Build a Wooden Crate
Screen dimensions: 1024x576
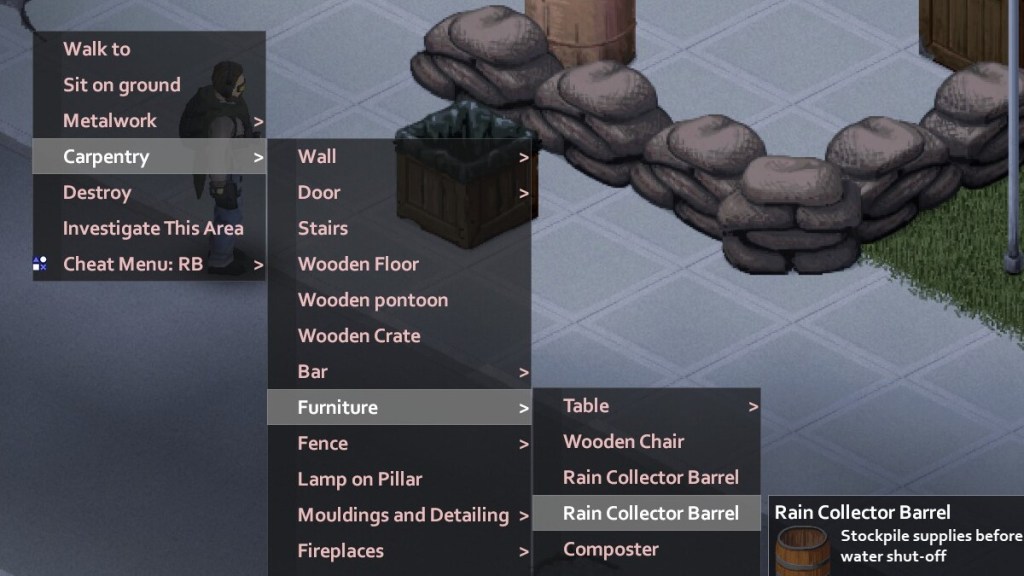coord(359,337)
